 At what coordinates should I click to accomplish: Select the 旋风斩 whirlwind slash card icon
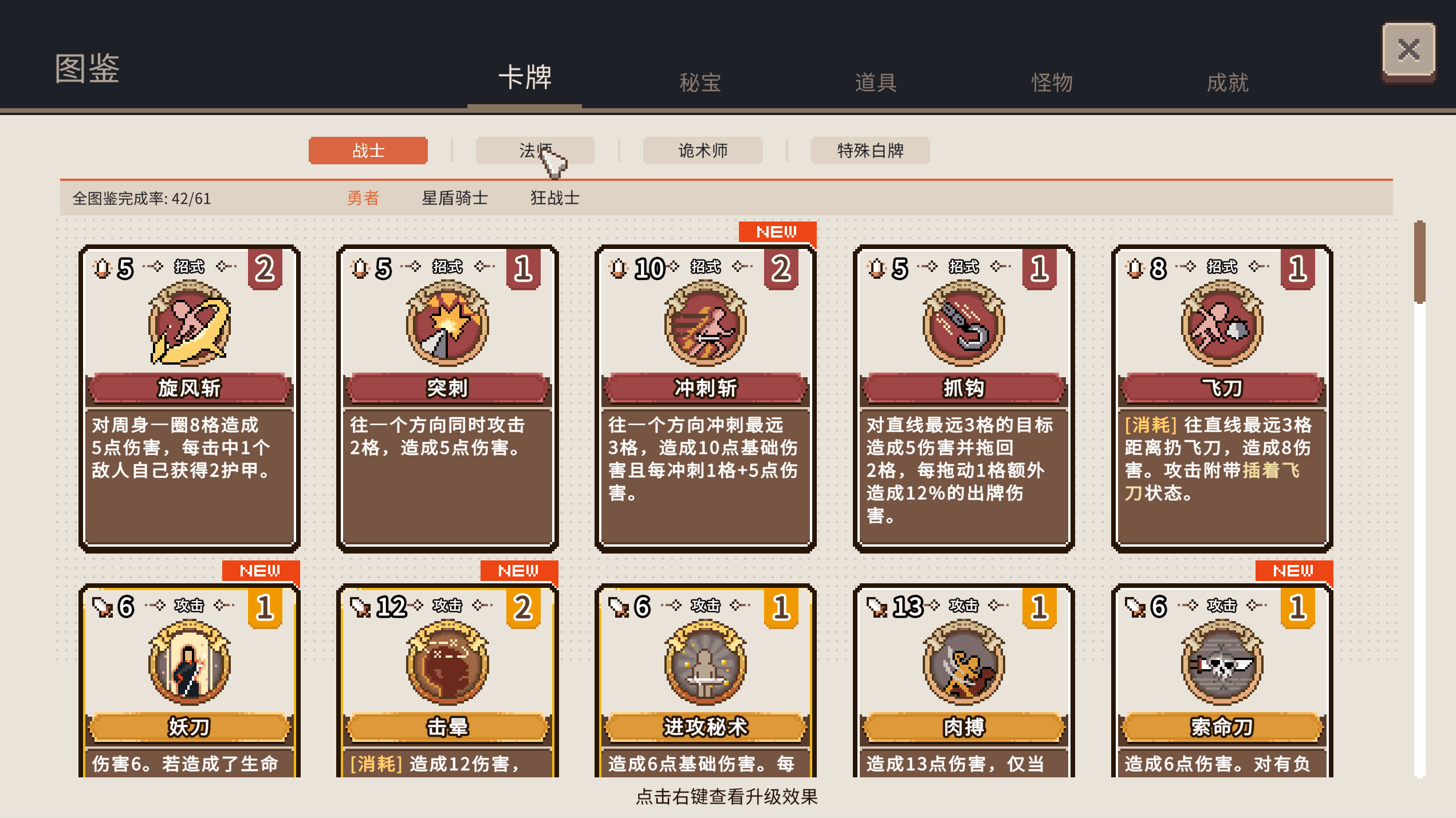click(189, 326)
